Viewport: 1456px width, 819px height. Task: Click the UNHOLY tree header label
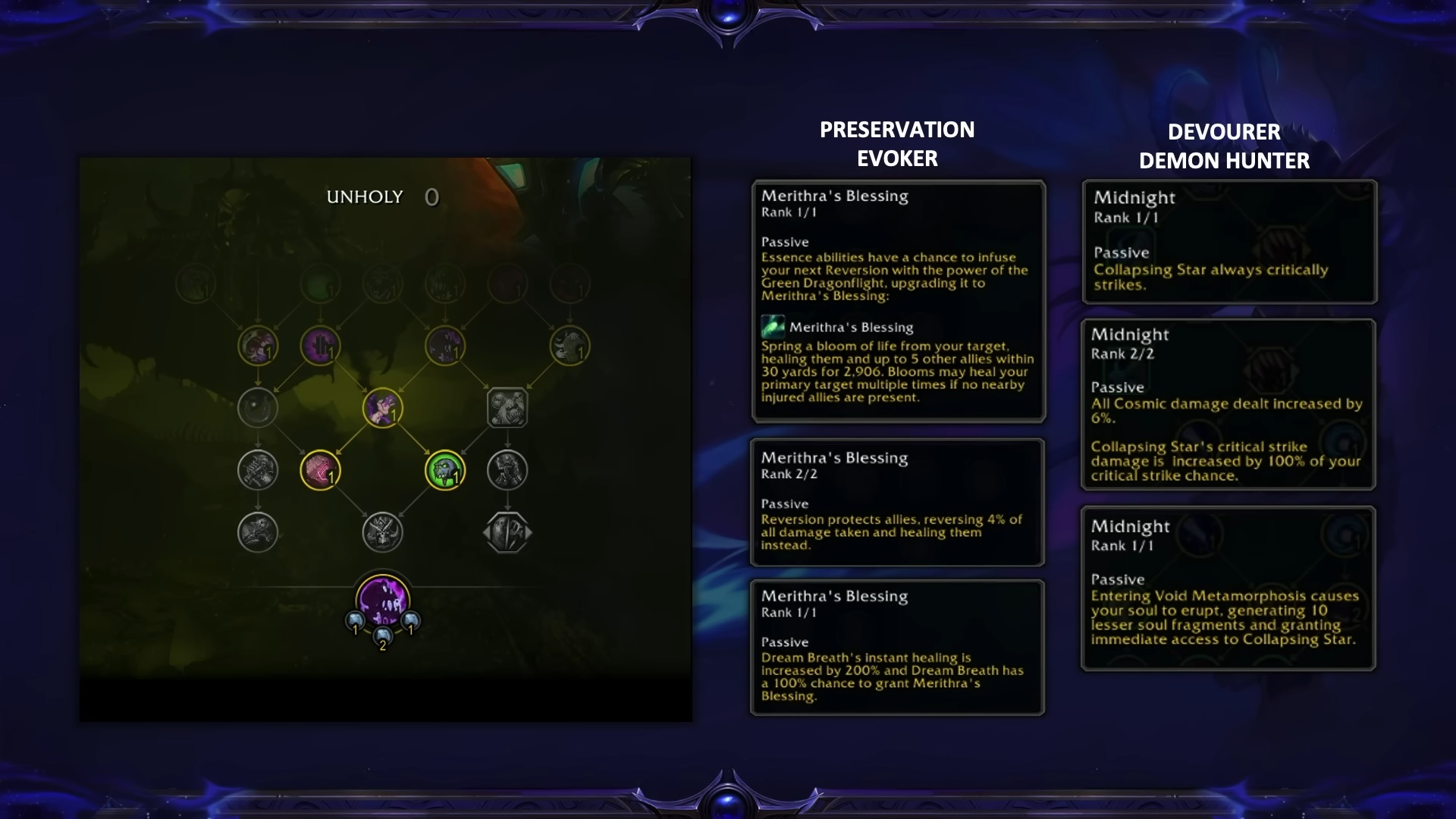(364, 196)
